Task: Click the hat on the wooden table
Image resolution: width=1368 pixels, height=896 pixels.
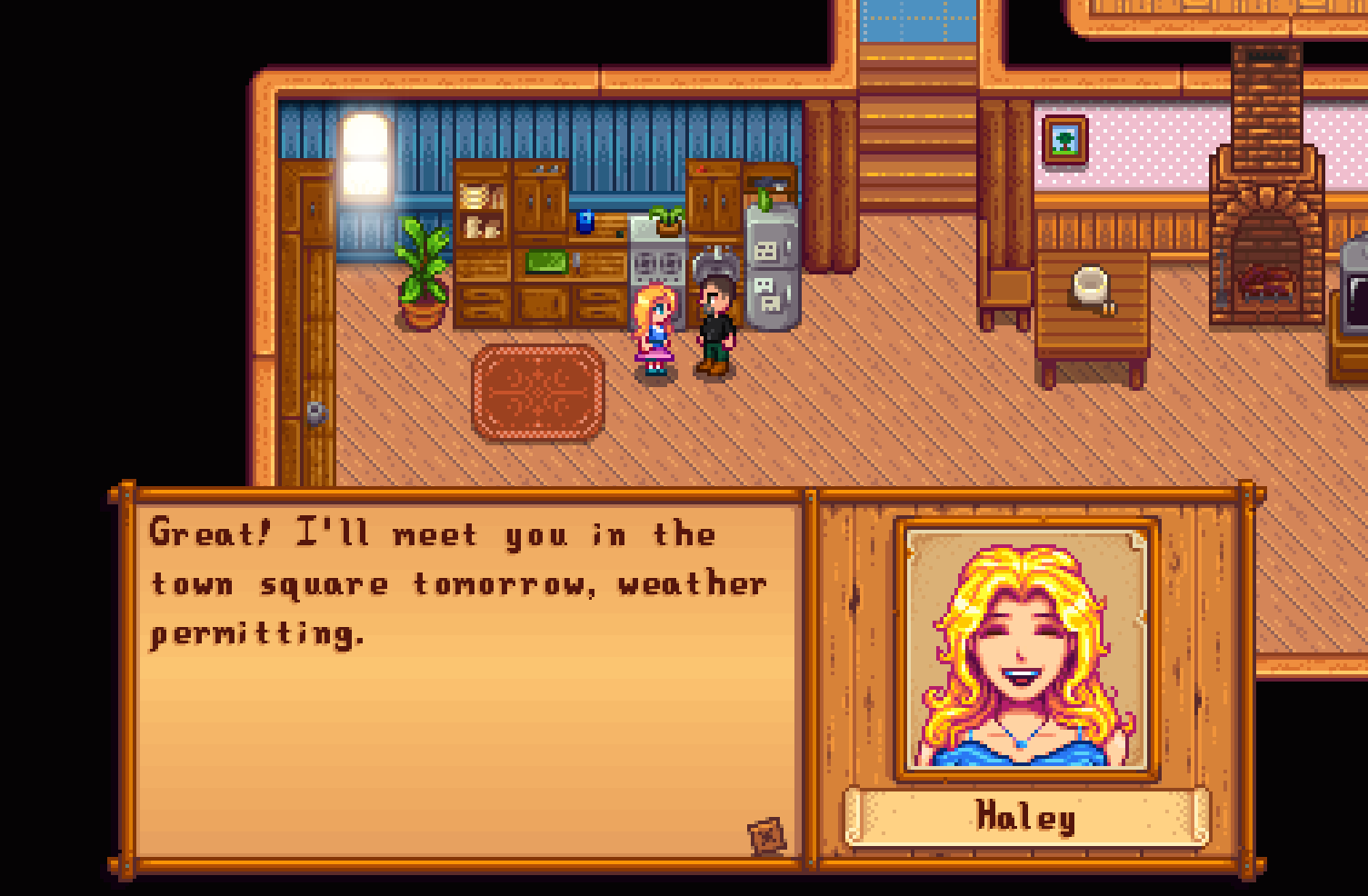Action: click(x=1089, y=286)
